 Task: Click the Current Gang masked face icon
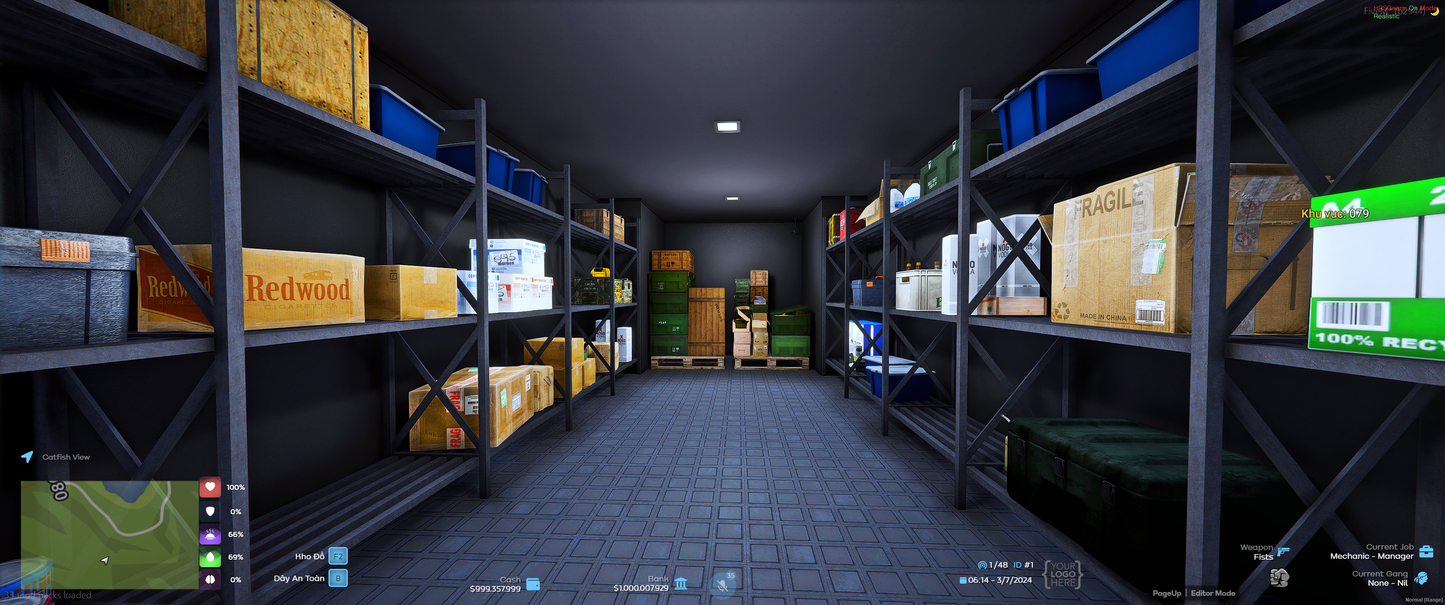1421,578
